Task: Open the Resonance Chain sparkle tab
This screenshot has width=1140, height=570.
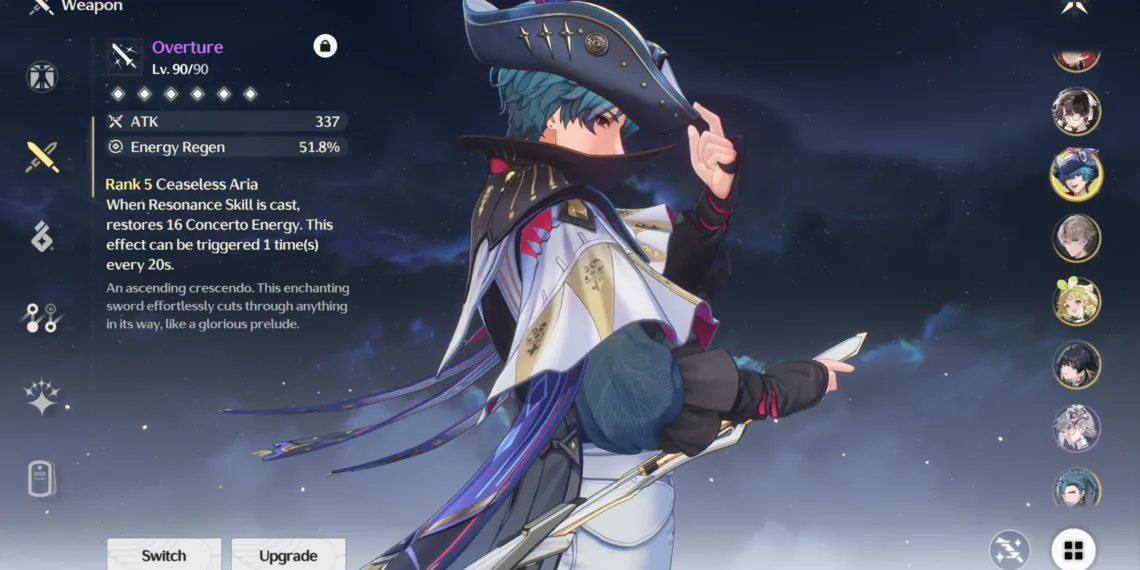Action: click(x=42, y=397)
